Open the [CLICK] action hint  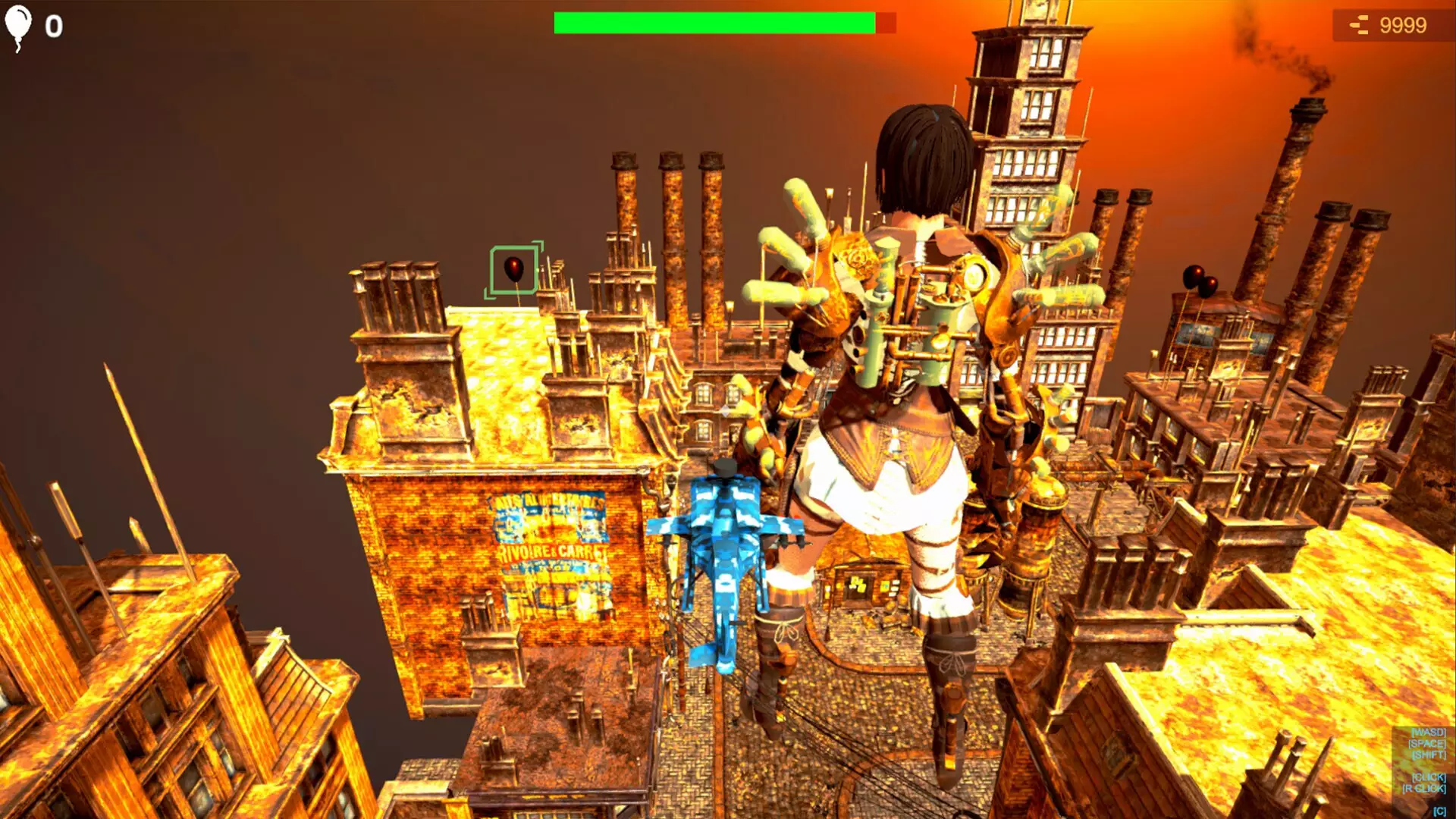[x=1429, y=777]
